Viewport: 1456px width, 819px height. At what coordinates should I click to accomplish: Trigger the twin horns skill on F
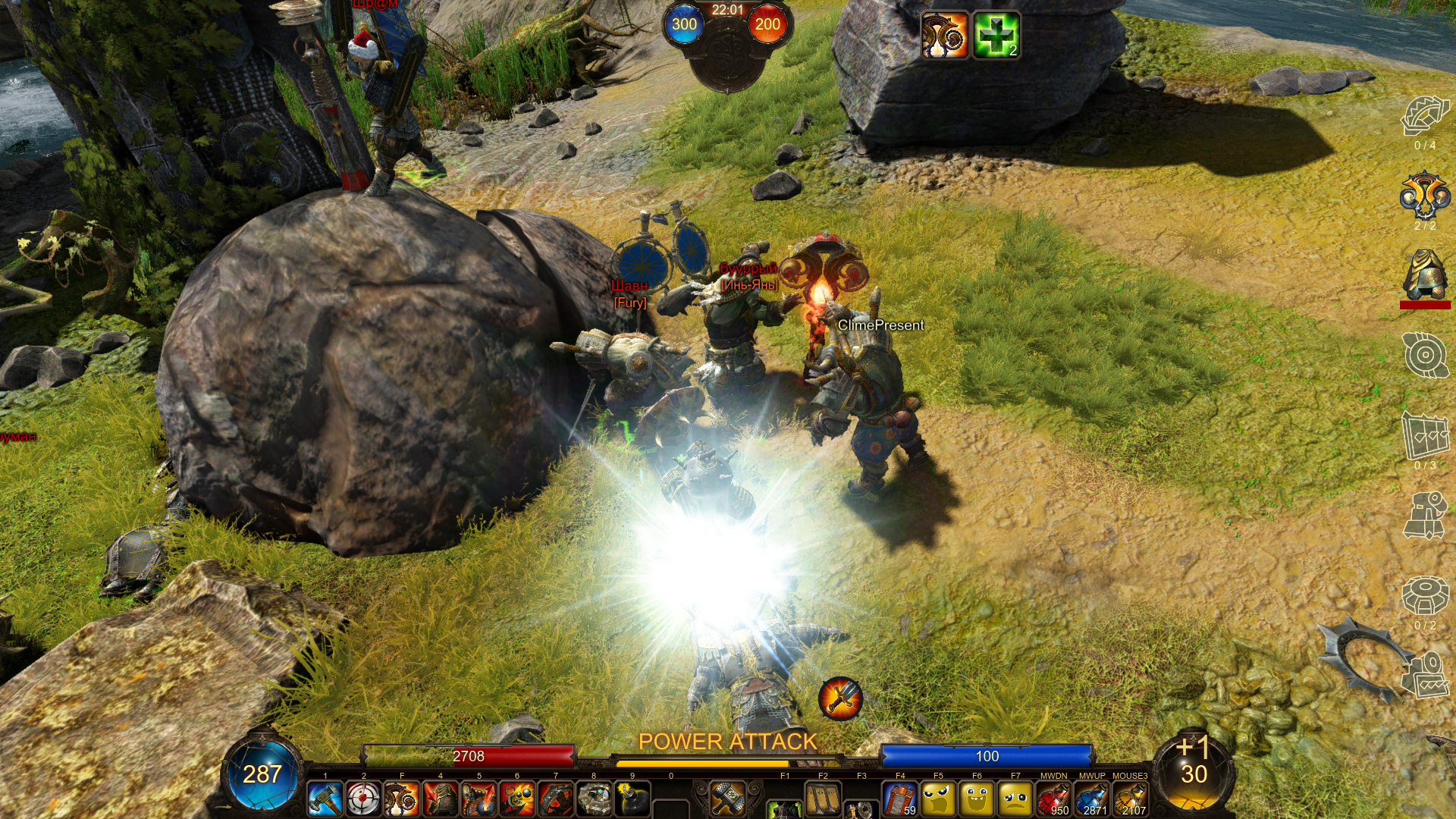(402, 799)
